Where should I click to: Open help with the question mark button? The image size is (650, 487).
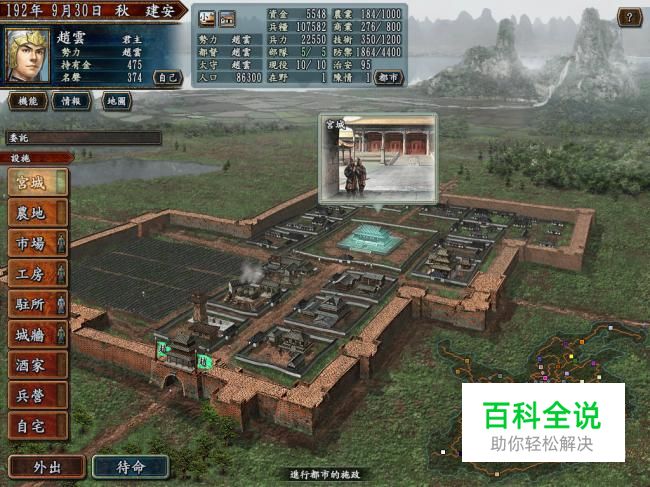point(629,17)
